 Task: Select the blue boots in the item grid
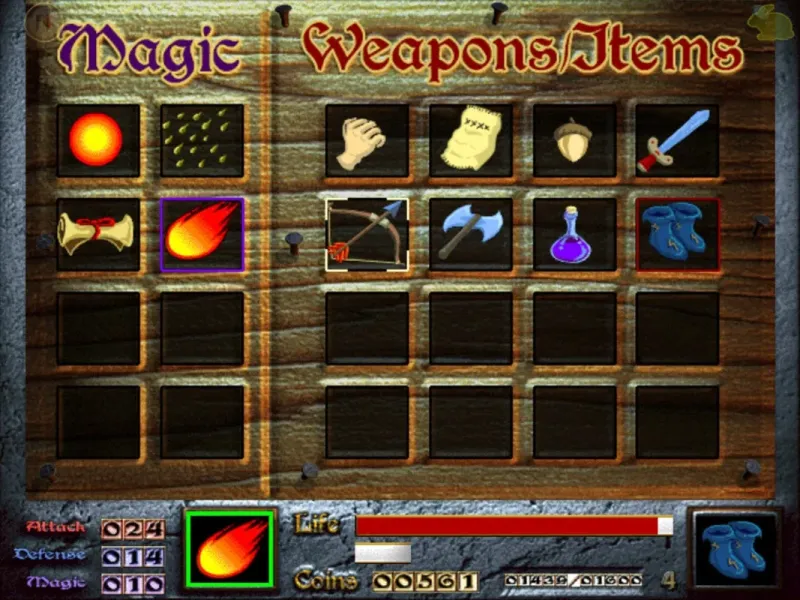coord(677,234)
